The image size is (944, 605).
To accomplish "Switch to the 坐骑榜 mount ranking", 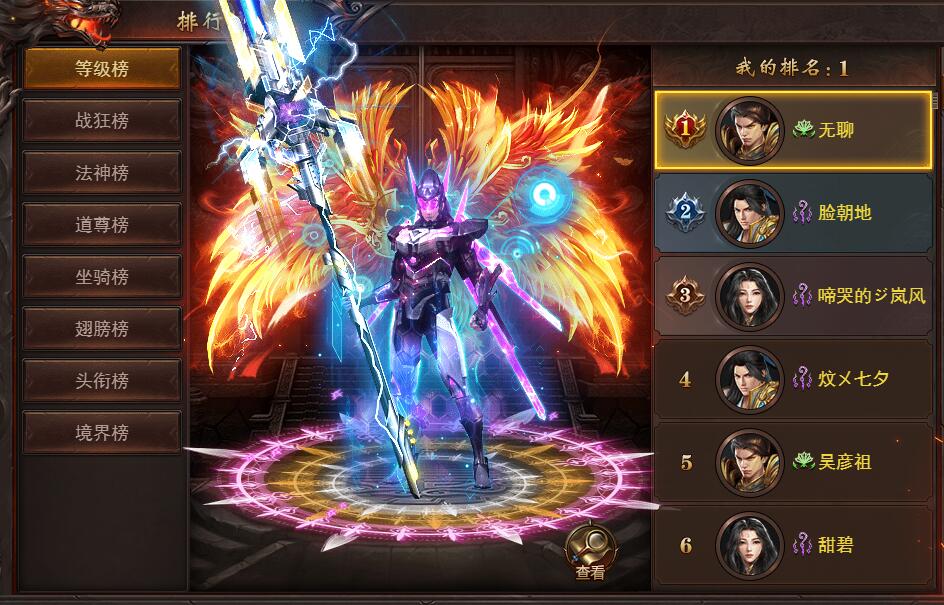I will coord(102,277).
